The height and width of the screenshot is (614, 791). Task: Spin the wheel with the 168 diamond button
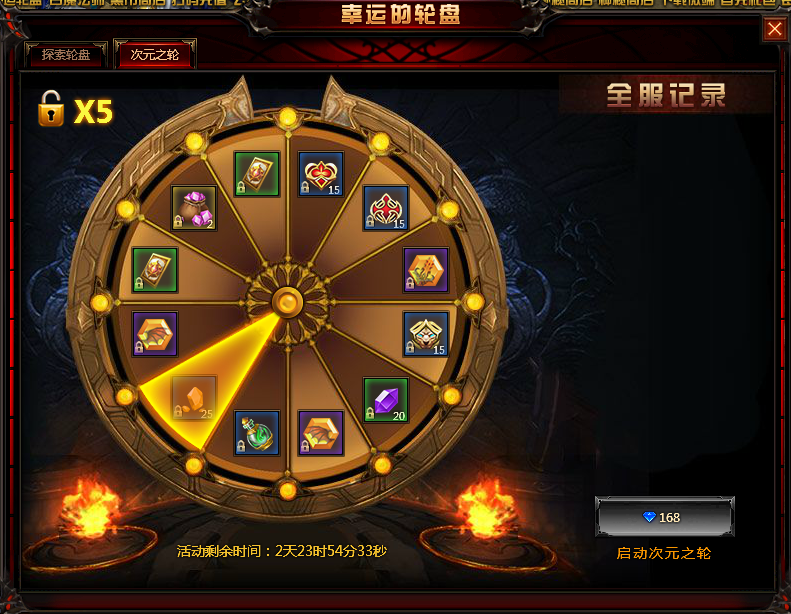tap(664, 517)
